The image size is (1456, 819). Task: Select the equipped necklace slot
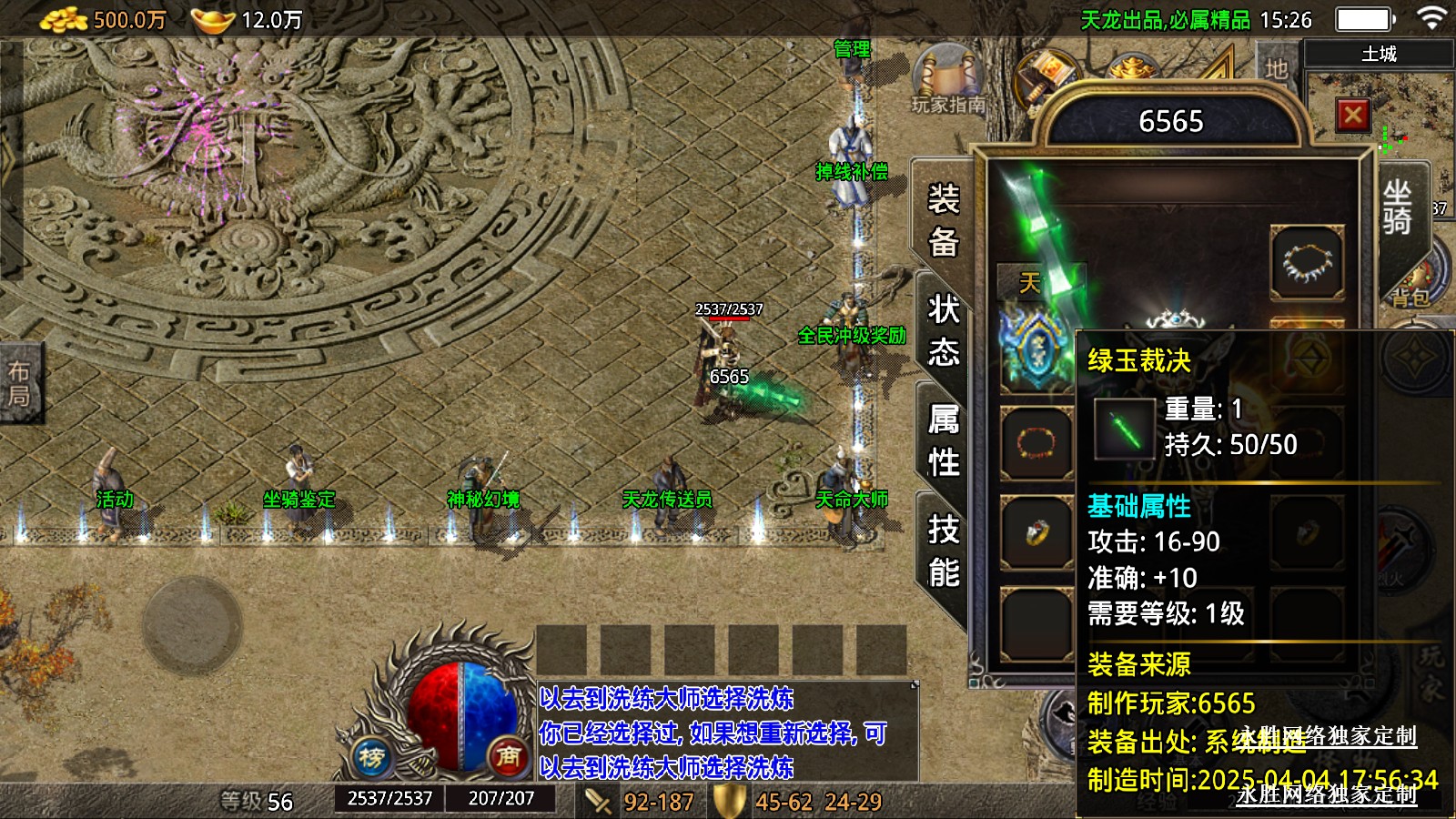(1307, 264)
